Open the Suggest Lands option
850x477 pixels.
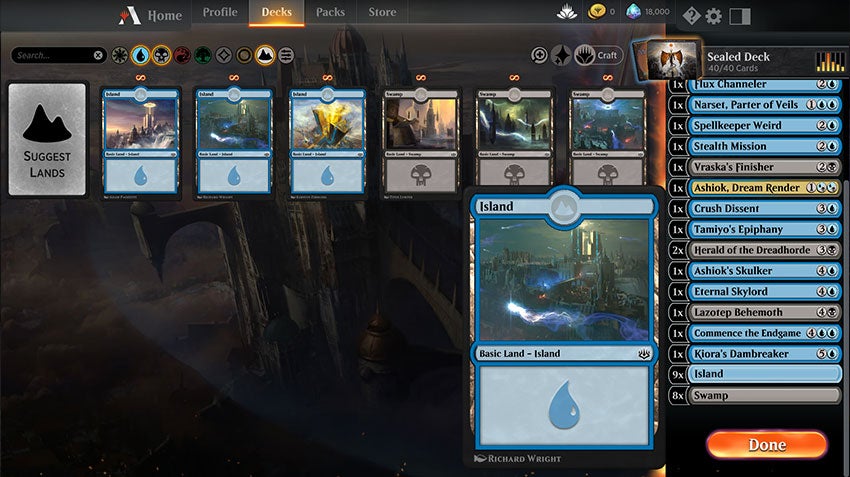(46, 140)
